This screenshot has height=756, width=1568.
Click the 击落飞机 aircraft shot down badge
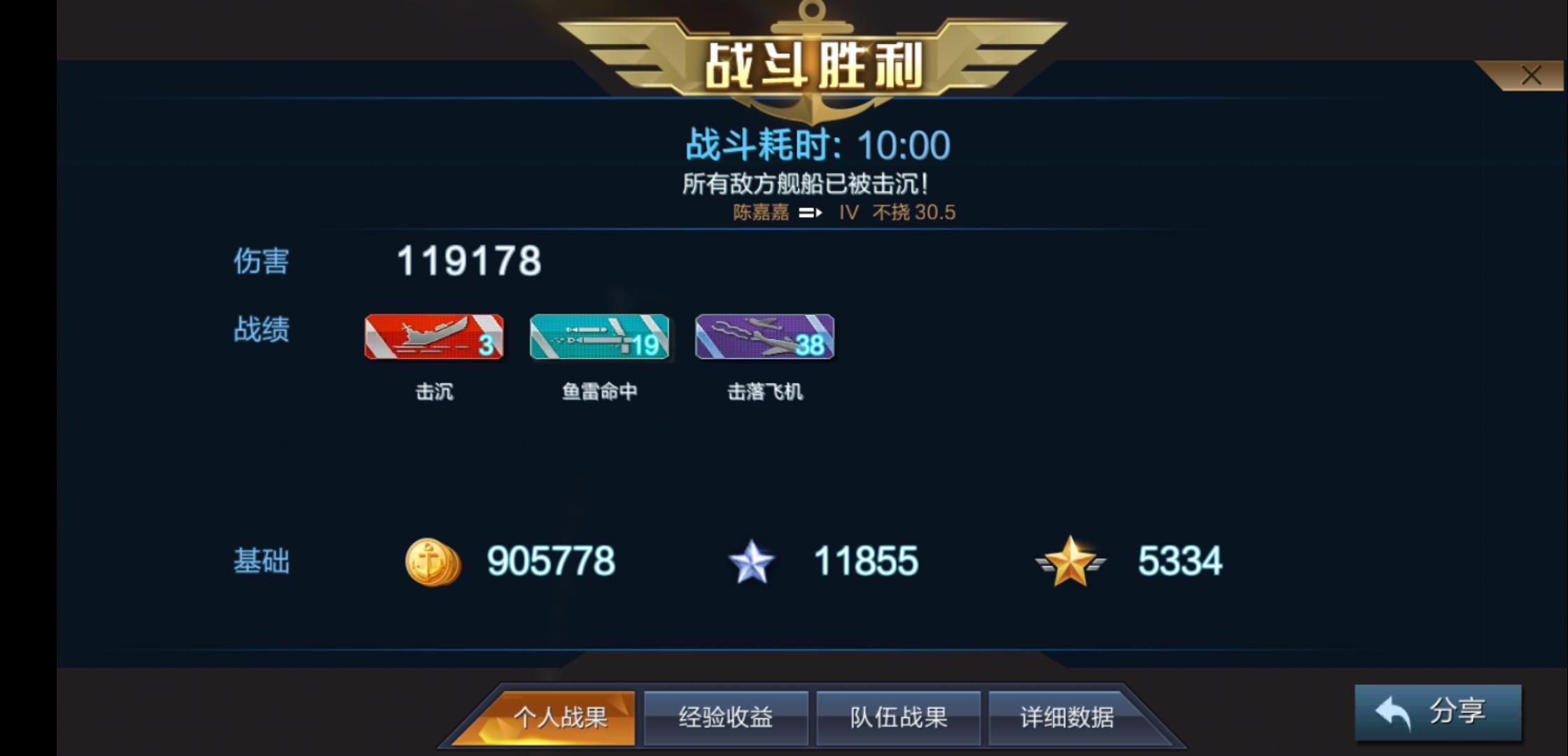pos(763,338)
